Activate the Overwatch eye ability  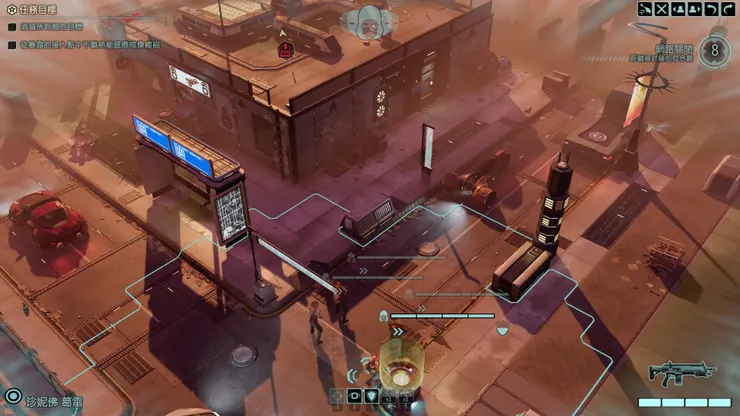pos(354,396)
